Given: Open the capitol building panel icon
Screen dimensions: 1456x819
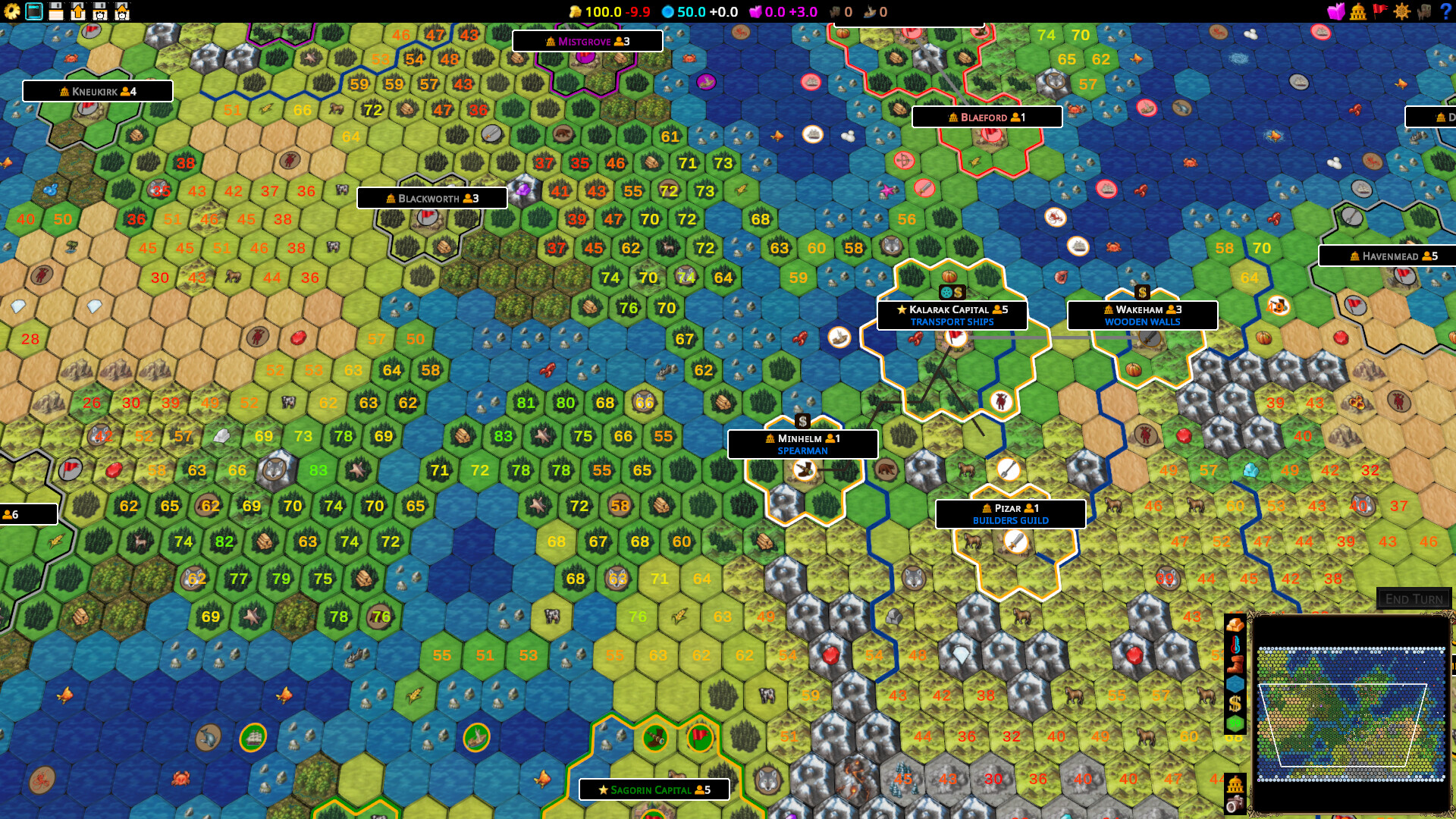Looking at the screenshot, I should (x=1358, y=11).
